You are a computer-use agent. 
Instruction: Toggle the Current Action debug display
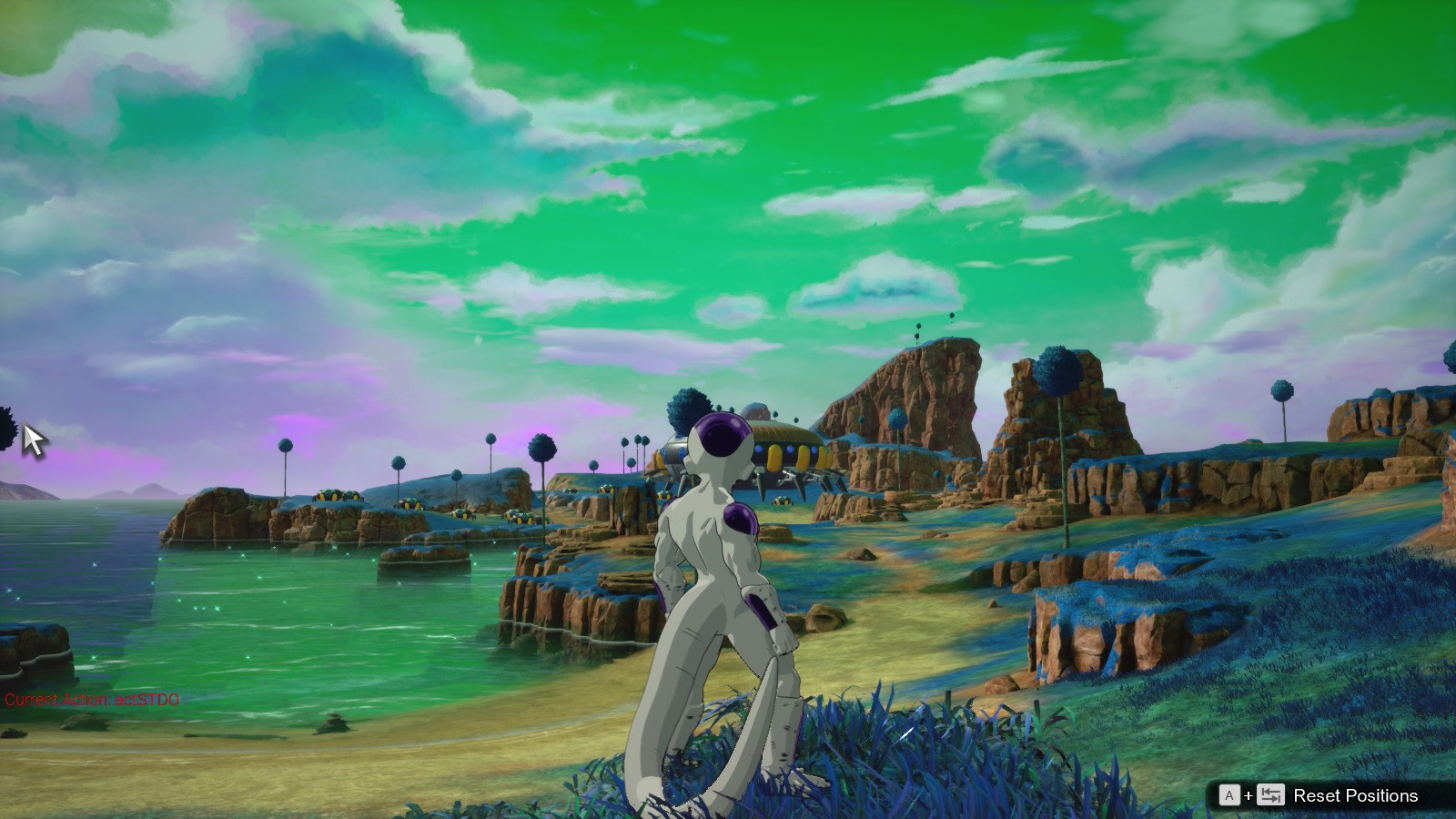click(91, 700)
